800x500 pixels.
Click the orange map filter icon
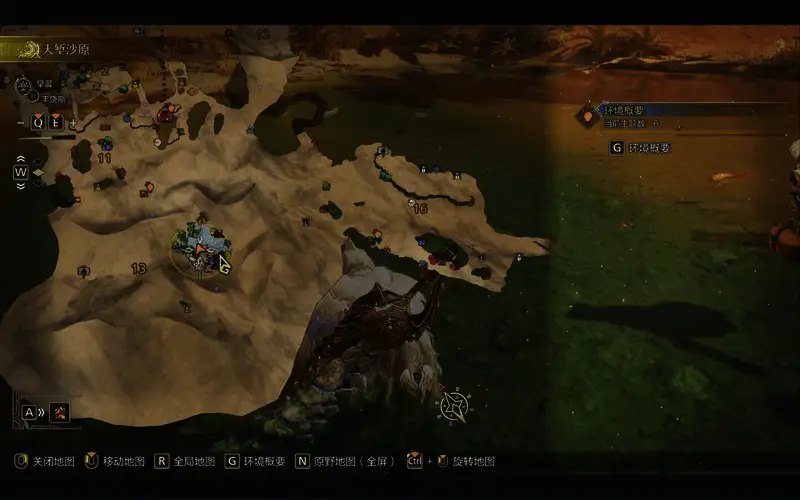pyautogui.click(x=60, y=411)
